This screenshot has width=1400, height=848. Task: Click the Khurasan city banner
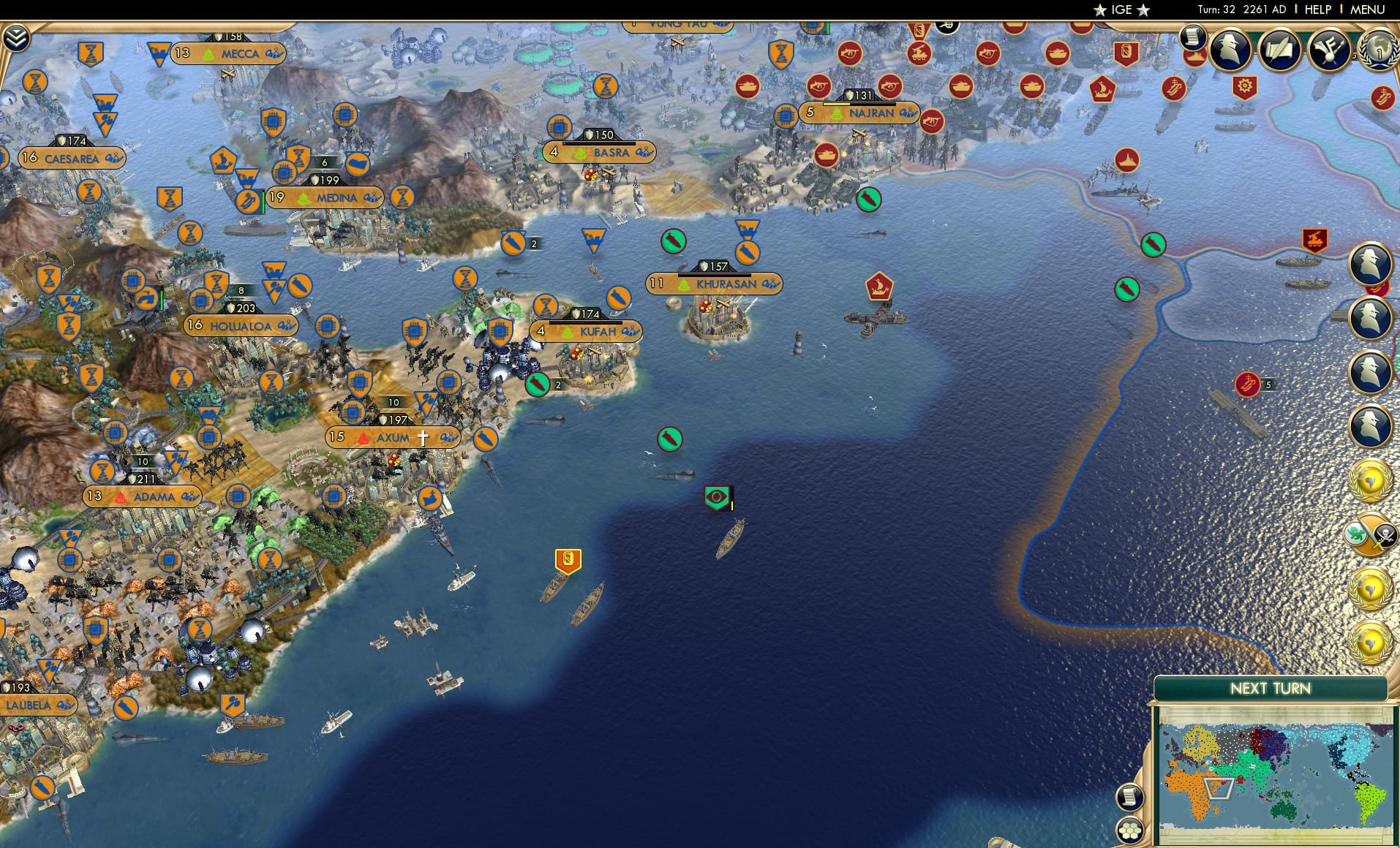715,284
